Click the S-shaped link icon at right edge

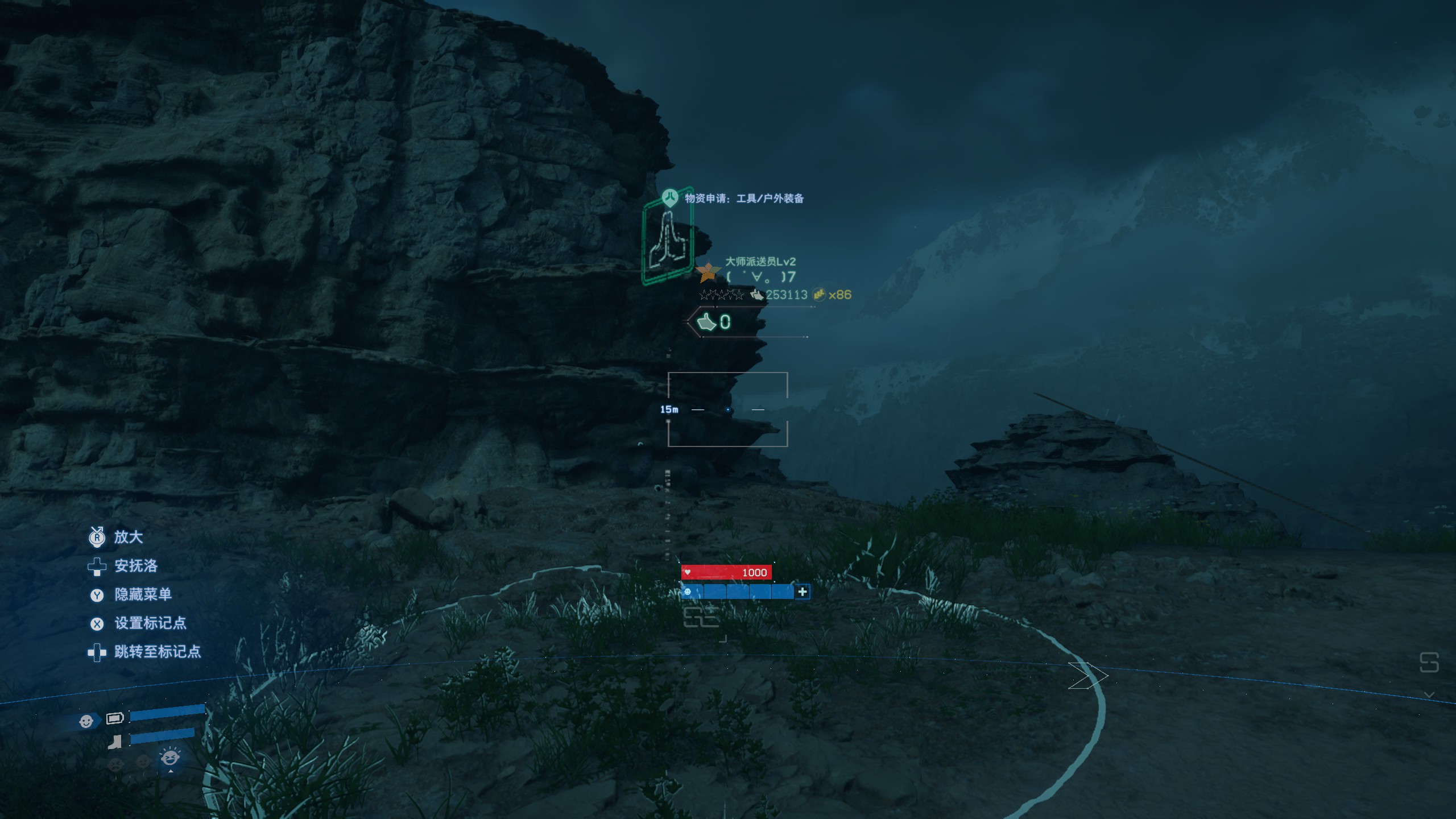click(x=1429, y=663)
